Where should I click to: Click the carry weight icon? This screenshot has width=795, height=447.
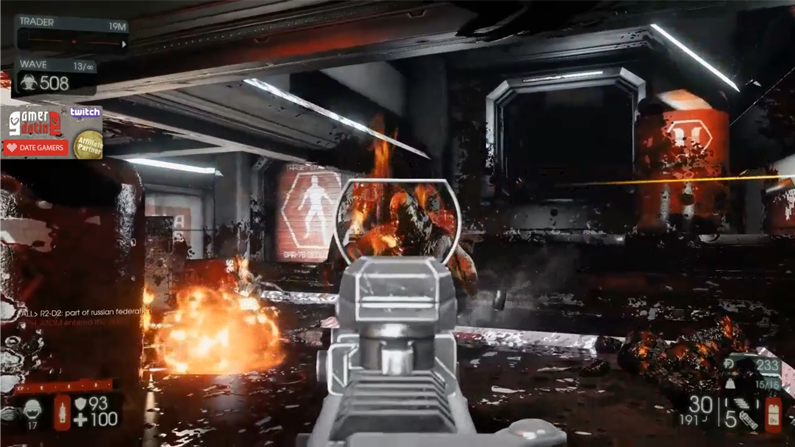point(730,384)
